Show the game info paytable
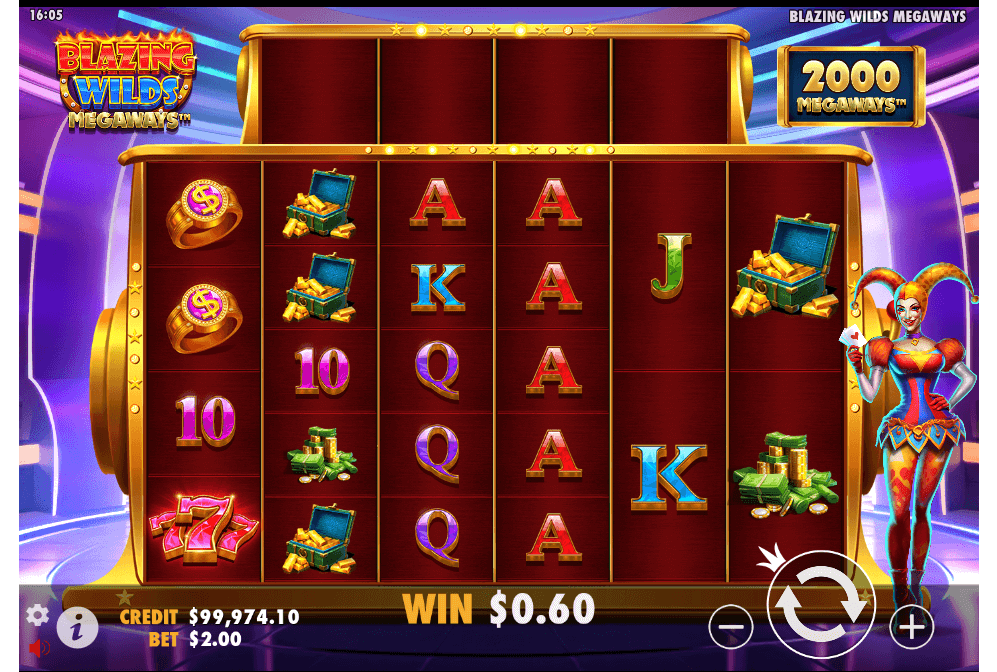997x672 pixels. click(x=77, y=628)
